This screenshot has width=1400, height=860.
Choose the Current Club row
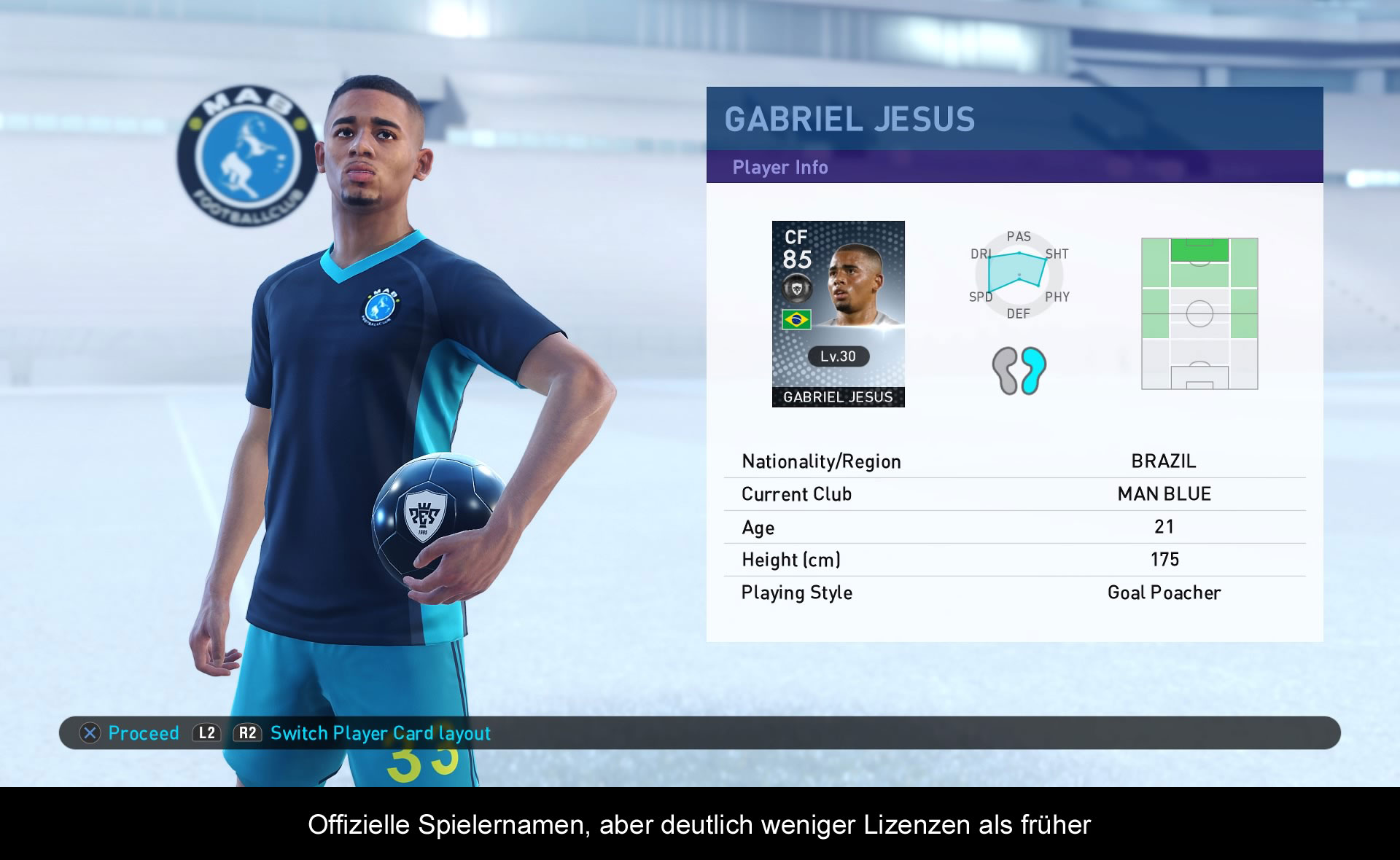point(1014,494)
